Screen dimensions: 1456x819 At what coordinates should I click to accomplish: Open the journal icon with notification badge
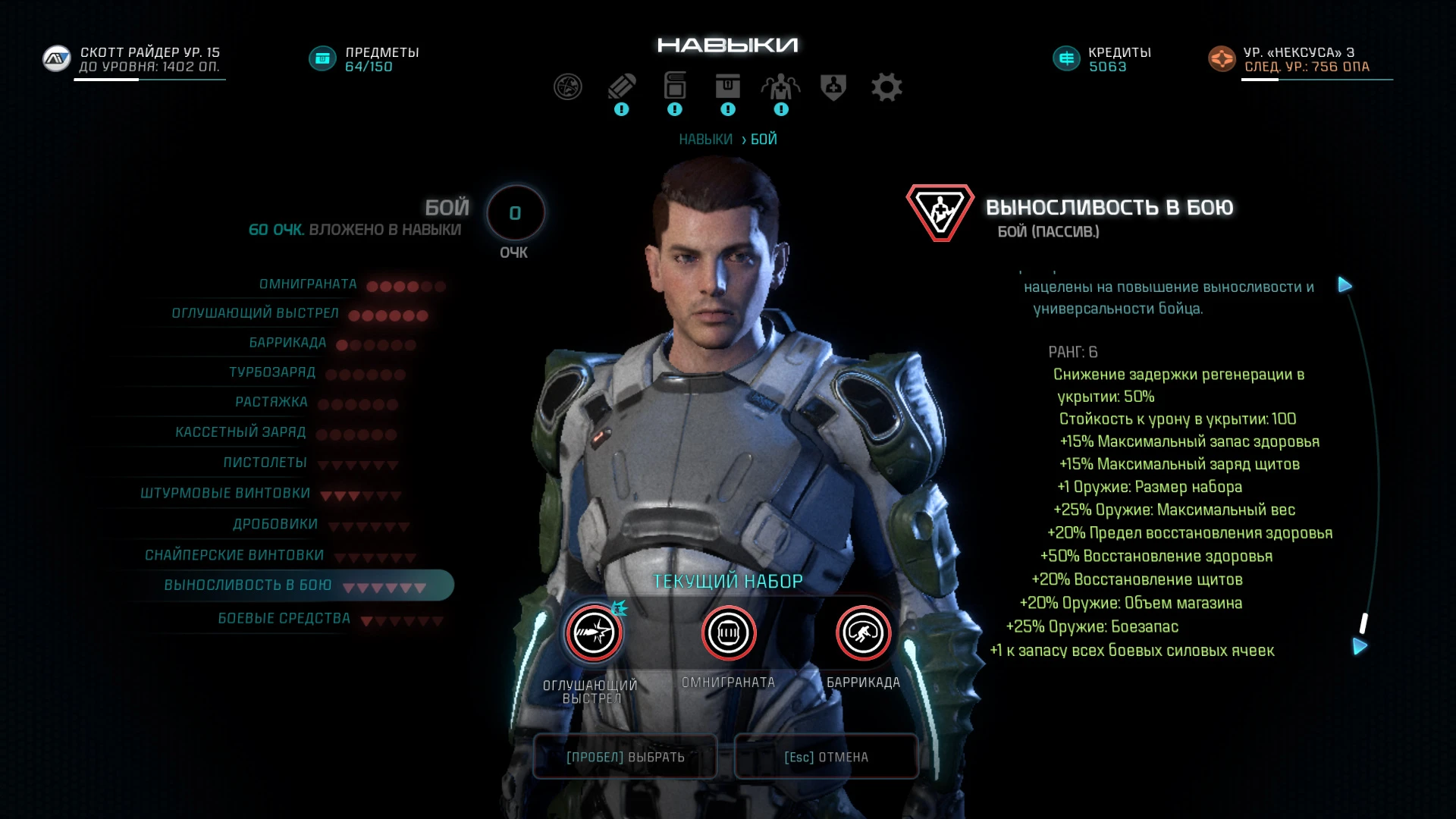pos(623,86)
